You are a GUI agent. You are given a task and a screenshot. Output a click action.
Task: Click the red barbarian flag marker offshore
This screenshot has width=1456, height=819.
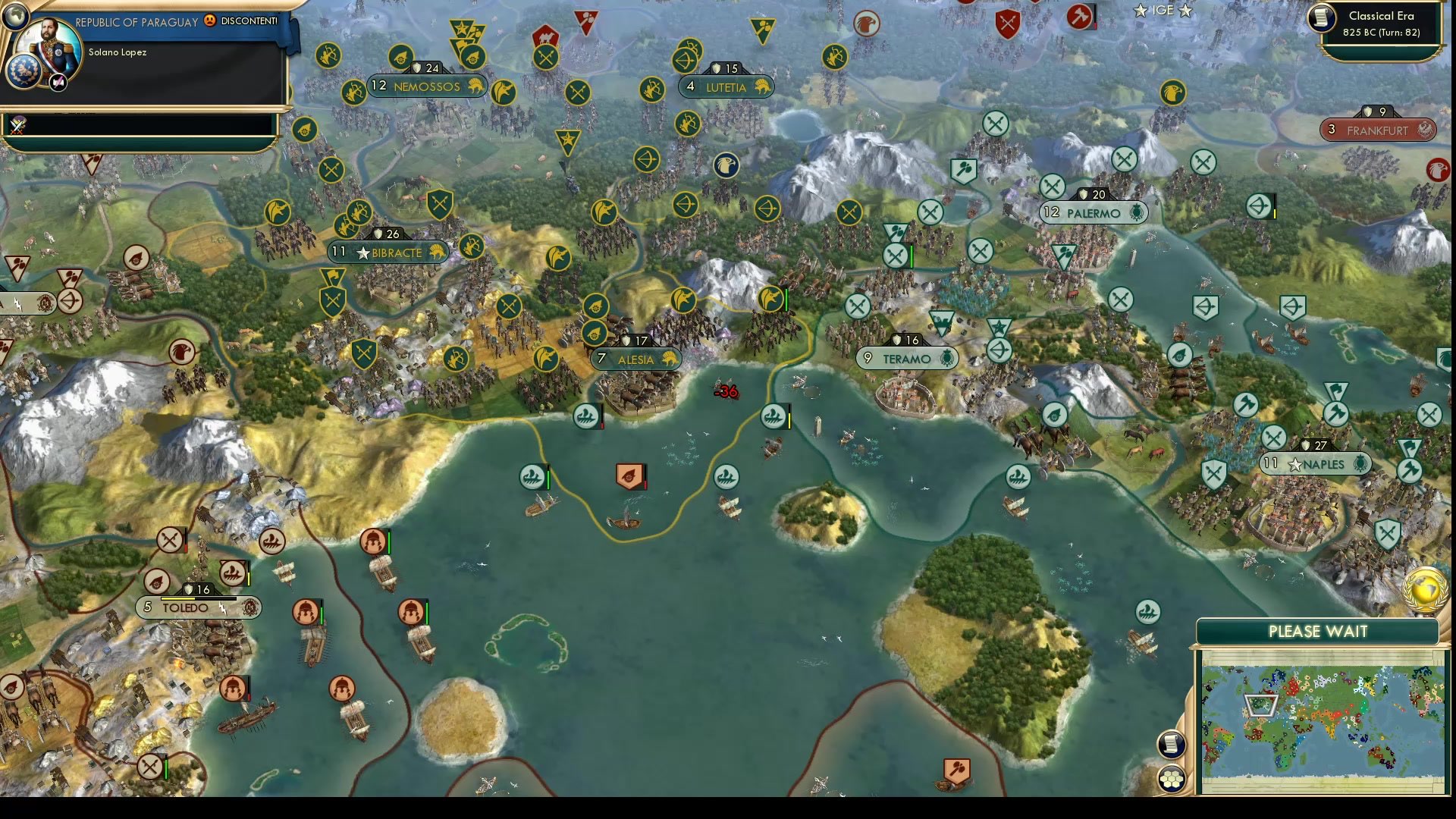[629, 474]
